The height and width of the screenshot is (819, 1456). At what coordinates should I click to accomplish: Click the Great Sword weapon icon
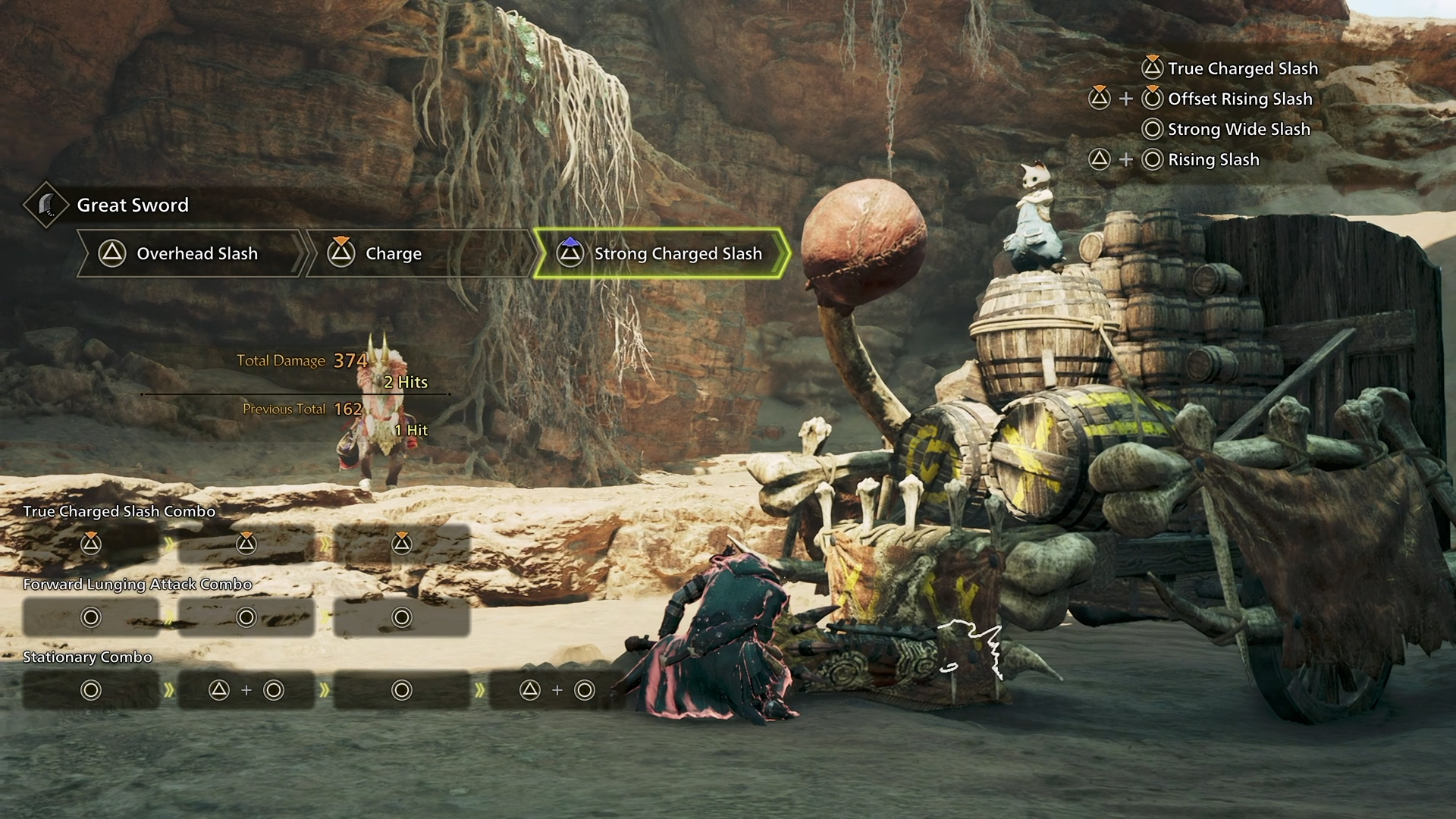pos(46,205)
